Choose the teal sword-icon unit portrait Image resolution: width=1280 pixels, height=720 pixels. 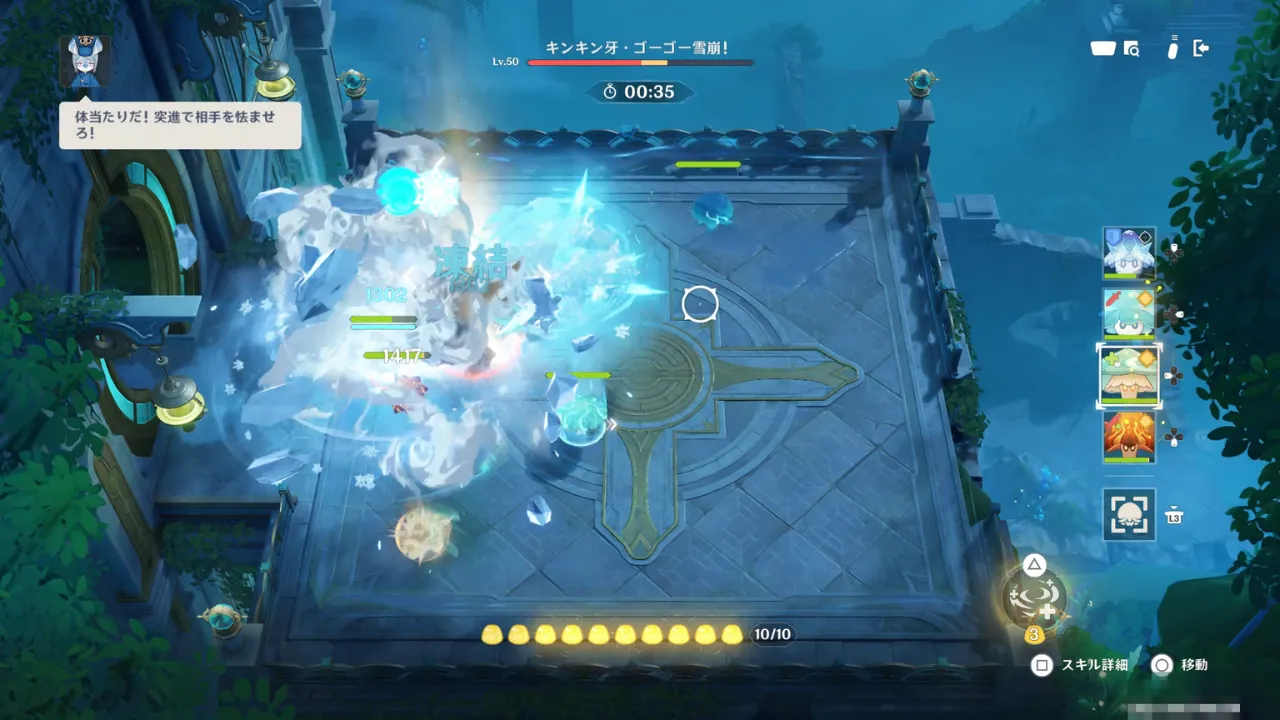pyautogui.click(x=1129, y=314)
